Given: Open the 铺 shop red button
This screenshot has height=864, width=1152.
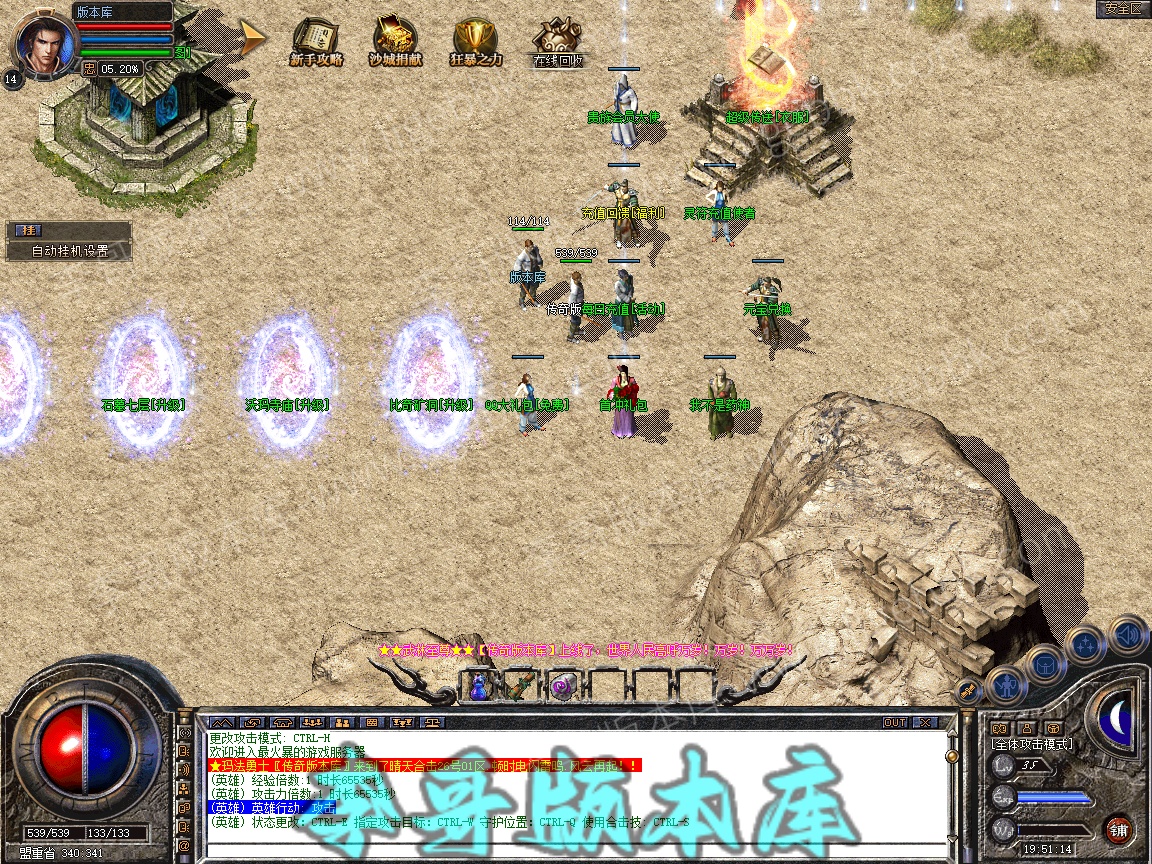Looking at the screenshot, I should 1118,829.
